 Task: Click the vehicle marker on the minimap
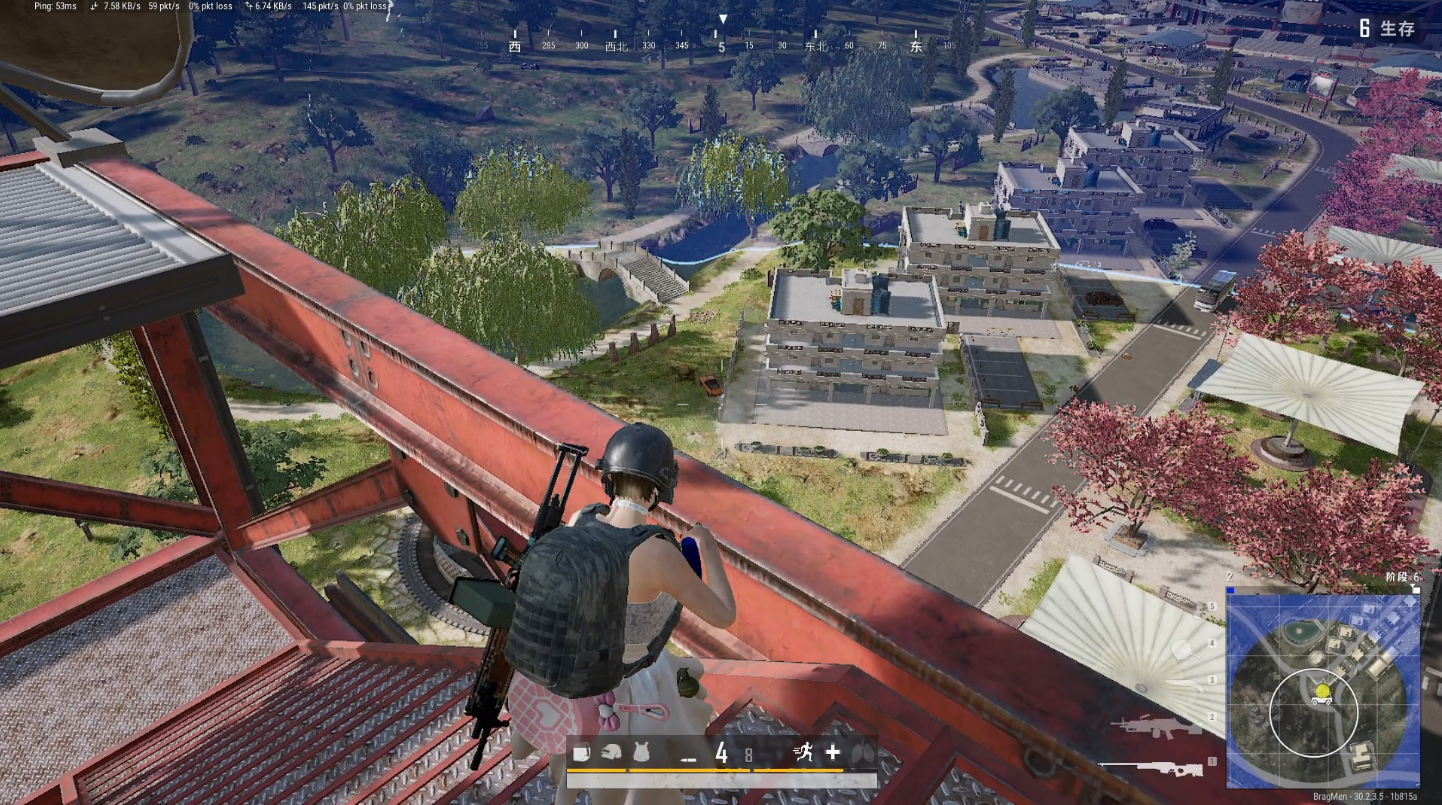[1323, 700]
